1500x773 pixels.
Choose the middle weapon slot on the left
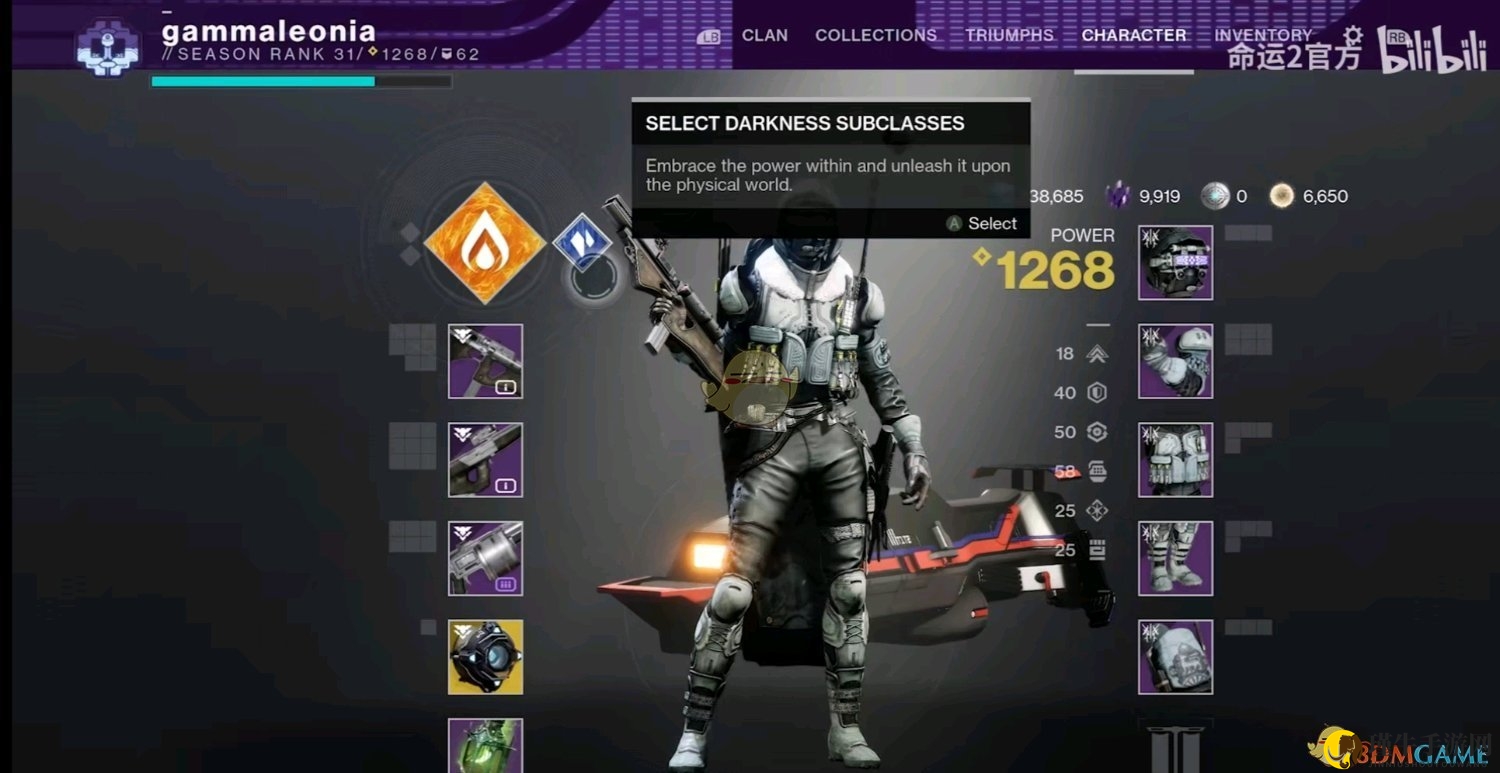coord(485,460)
